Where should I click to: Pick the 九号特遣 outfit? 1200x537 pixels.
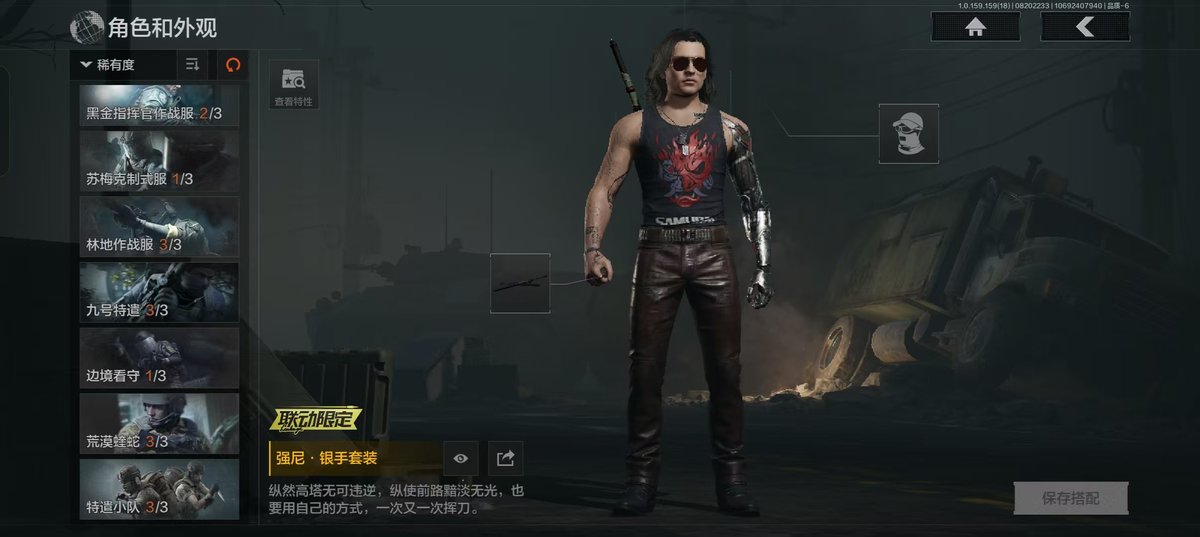point(159,292)
